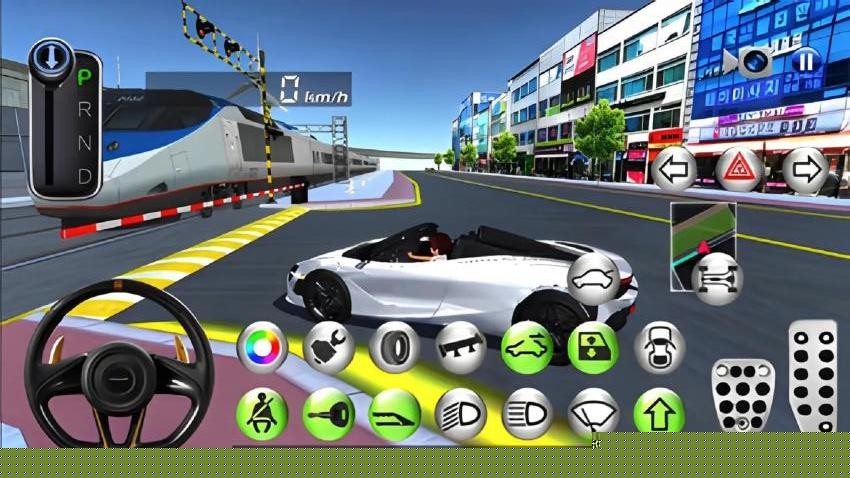
Task: Click the green up arrow button
Action: (659, 413)
